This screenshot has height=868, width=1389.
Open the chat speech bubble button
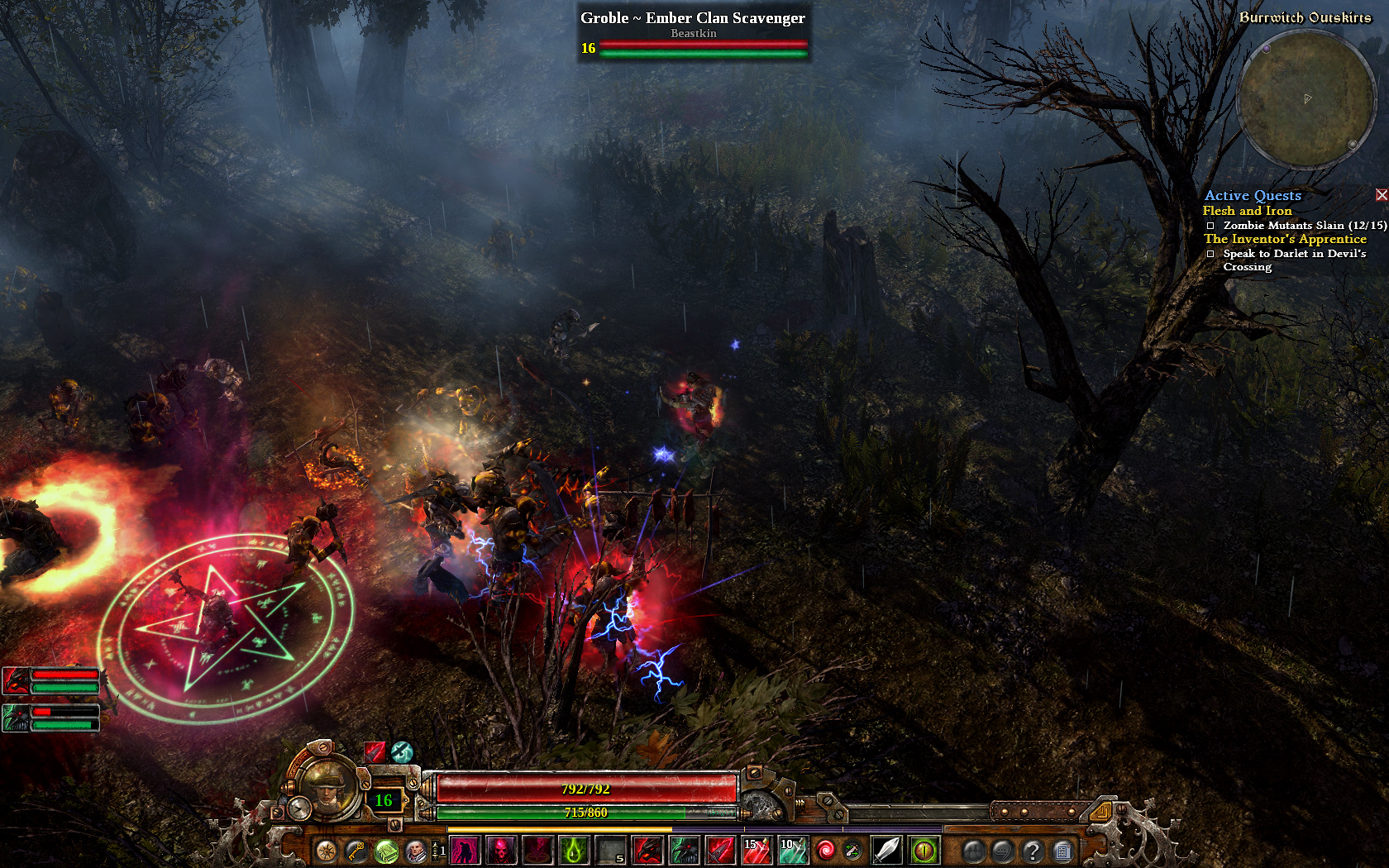[x=1003, y=850]
